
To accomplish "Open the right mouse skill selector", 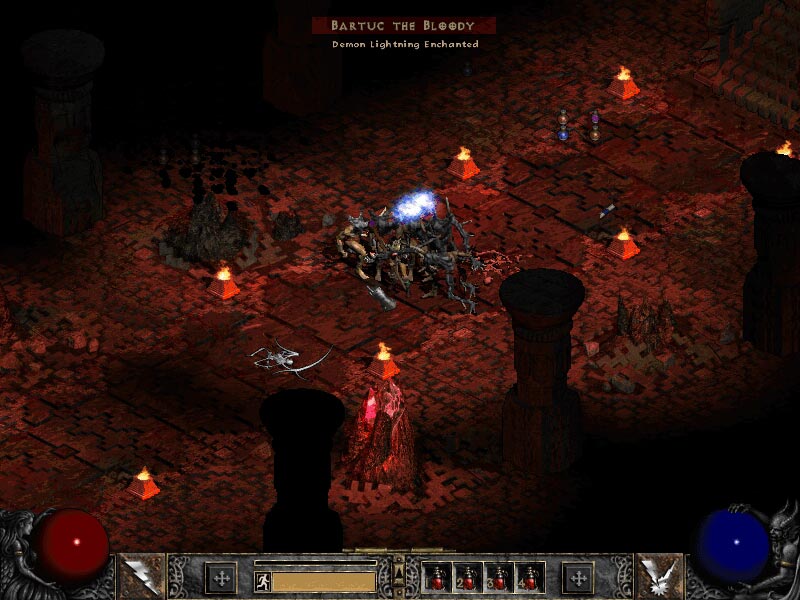I will pos(660,576).
